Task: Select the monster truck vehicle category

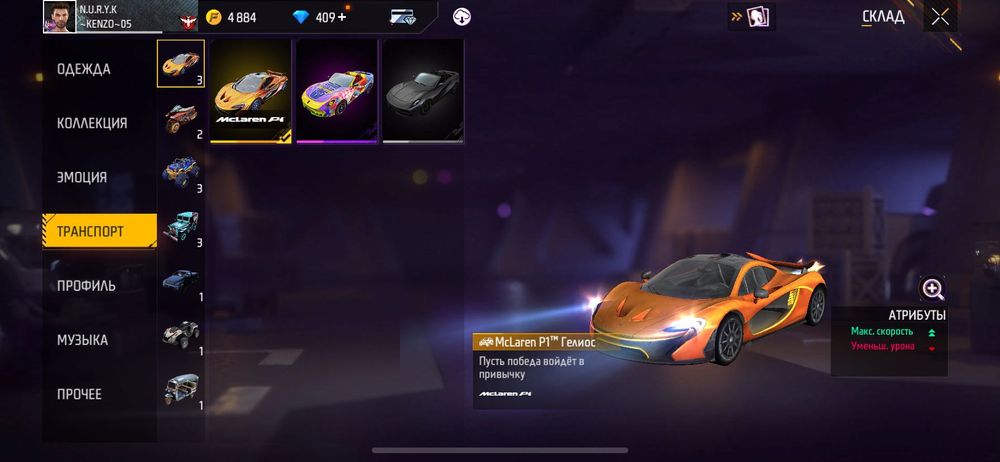Action: coord(181,170)
